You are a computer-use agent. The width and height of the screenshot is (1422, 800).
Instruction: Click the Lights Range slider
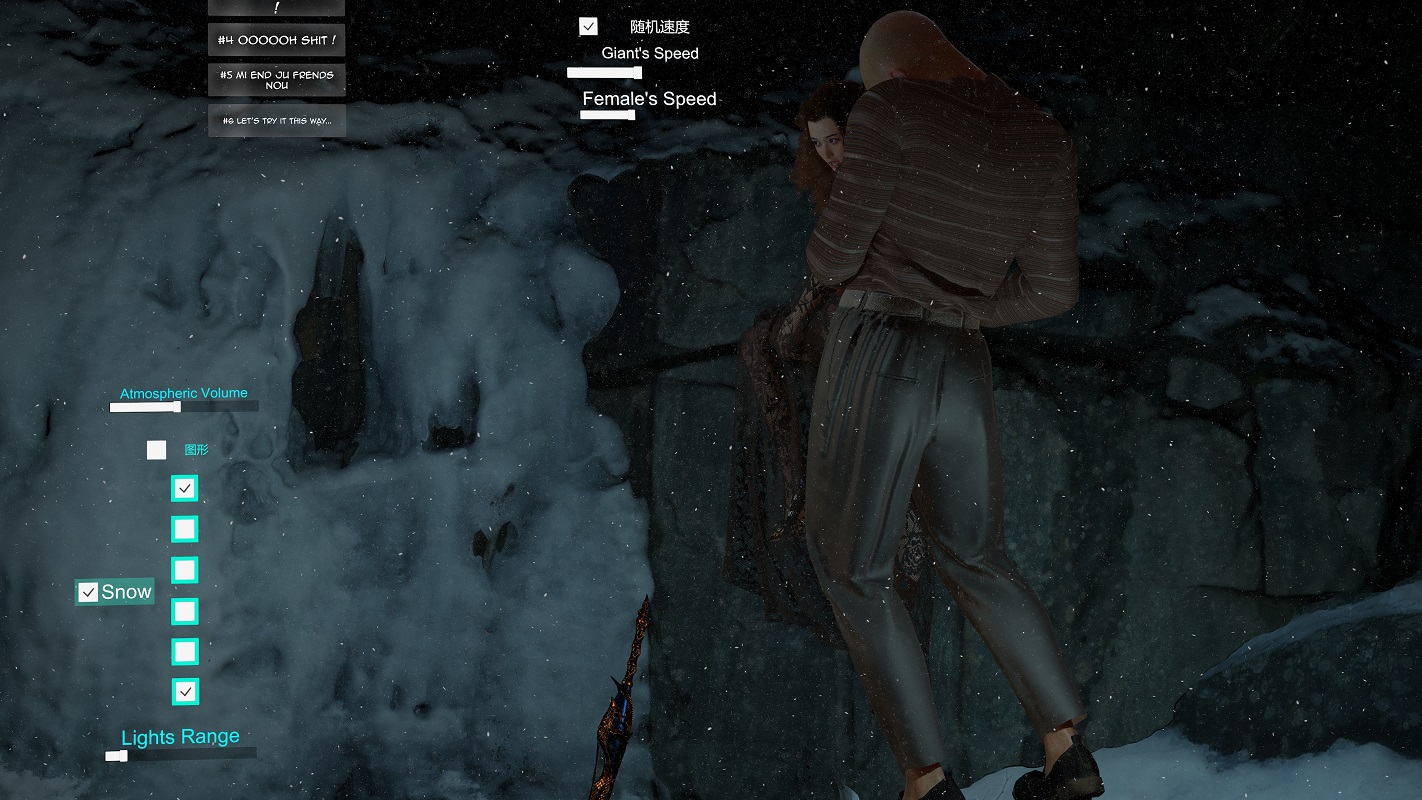coord(180,756)
